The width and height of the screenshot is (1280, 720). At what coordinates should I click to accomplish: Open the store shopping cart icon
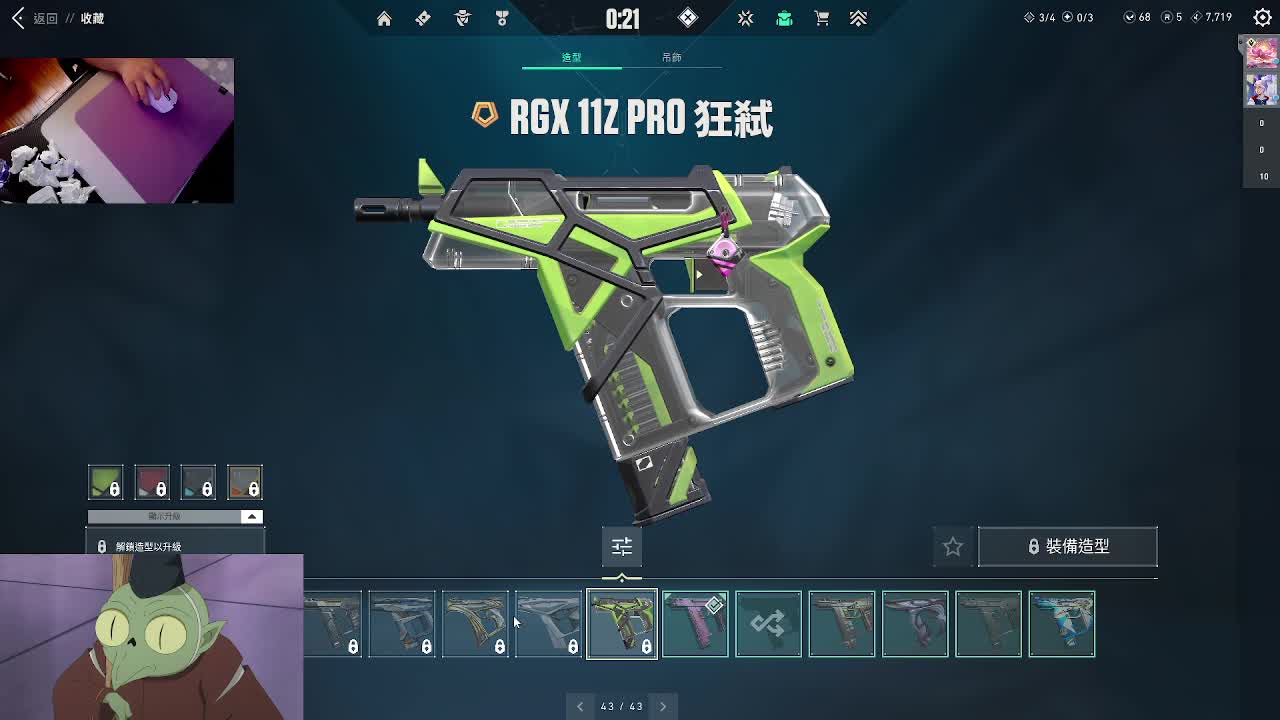click(821, 18)
